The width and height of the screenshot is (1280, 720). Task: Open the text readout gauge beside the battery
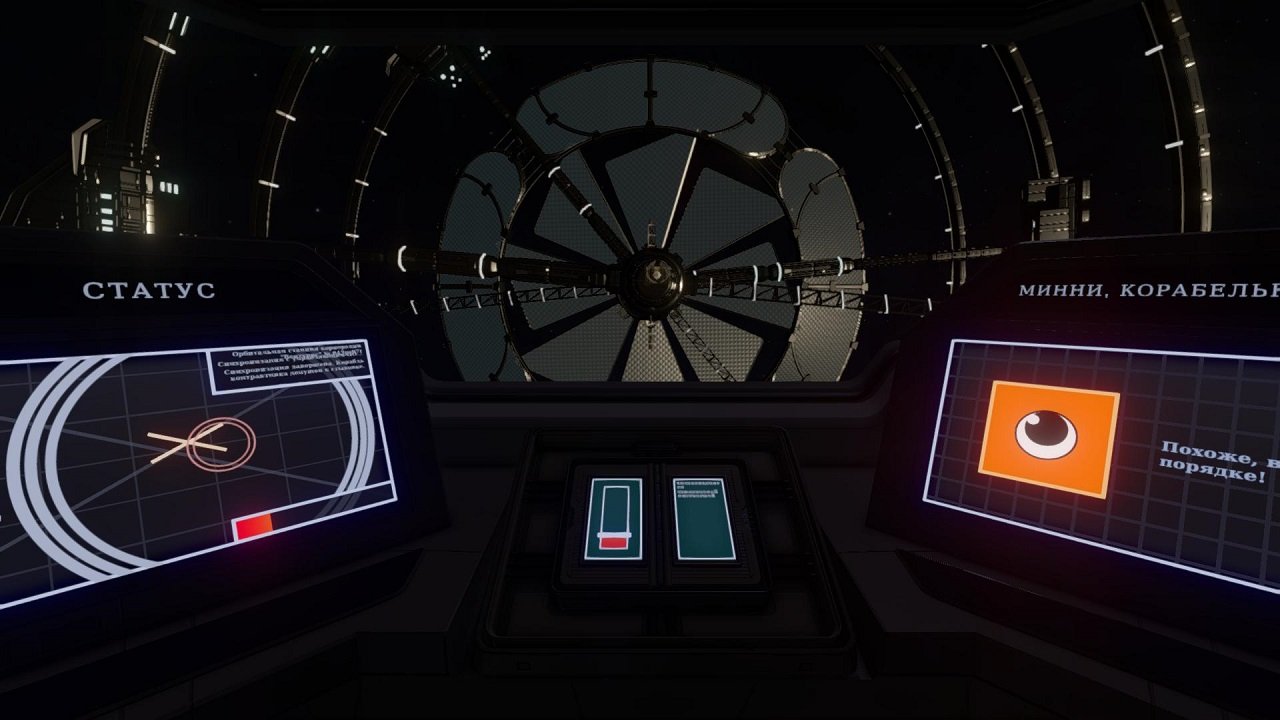pos(702,517)
